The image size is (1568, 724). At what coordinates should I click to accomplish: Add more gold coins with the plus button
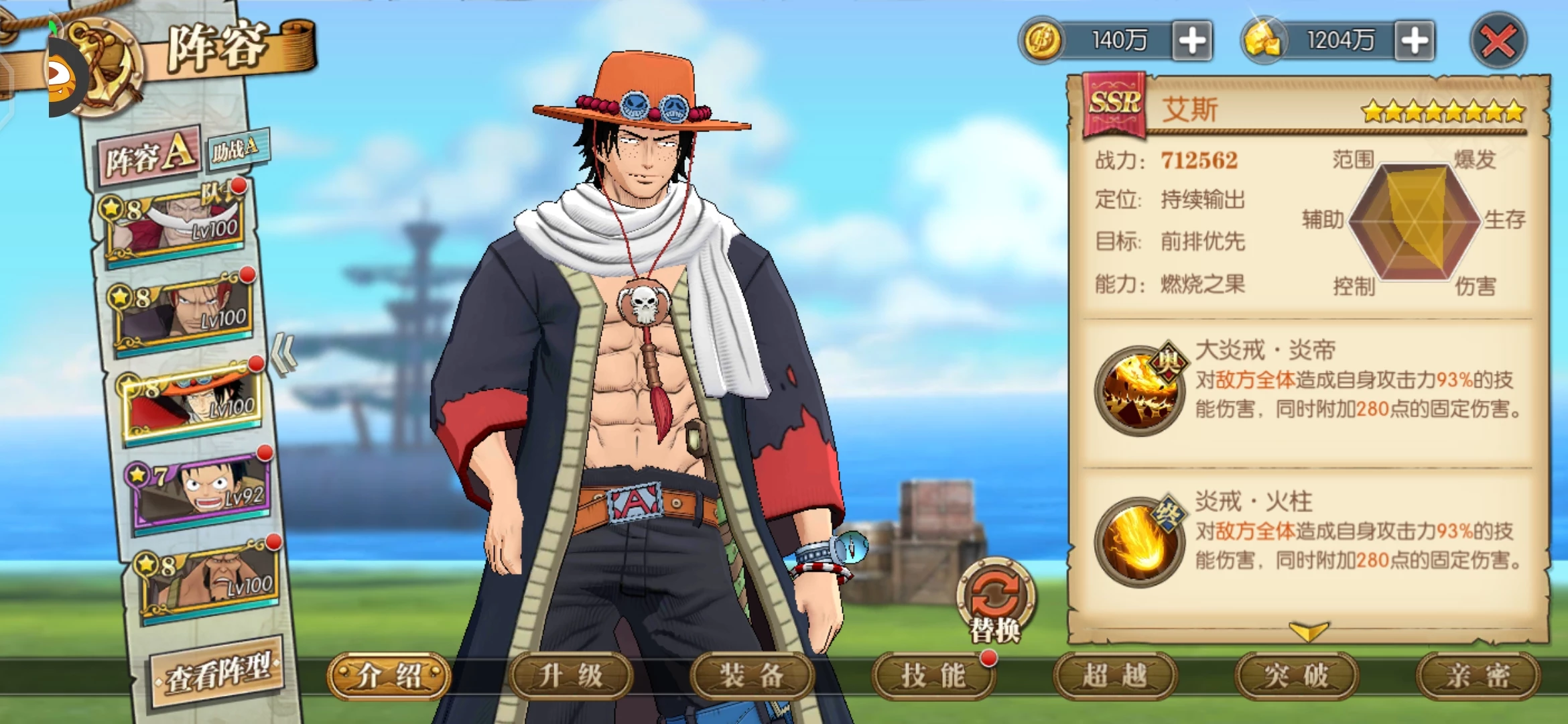(x=1192, y=42)
